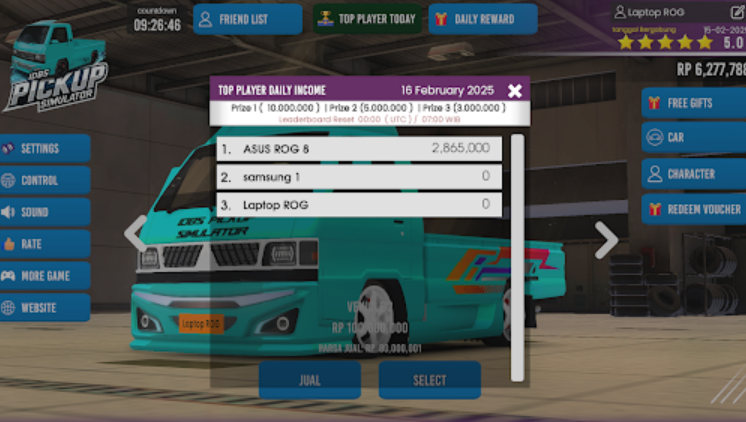Edit the Laptop ROG profile name
Screen dimensions: 746x422
pos(738,13)
